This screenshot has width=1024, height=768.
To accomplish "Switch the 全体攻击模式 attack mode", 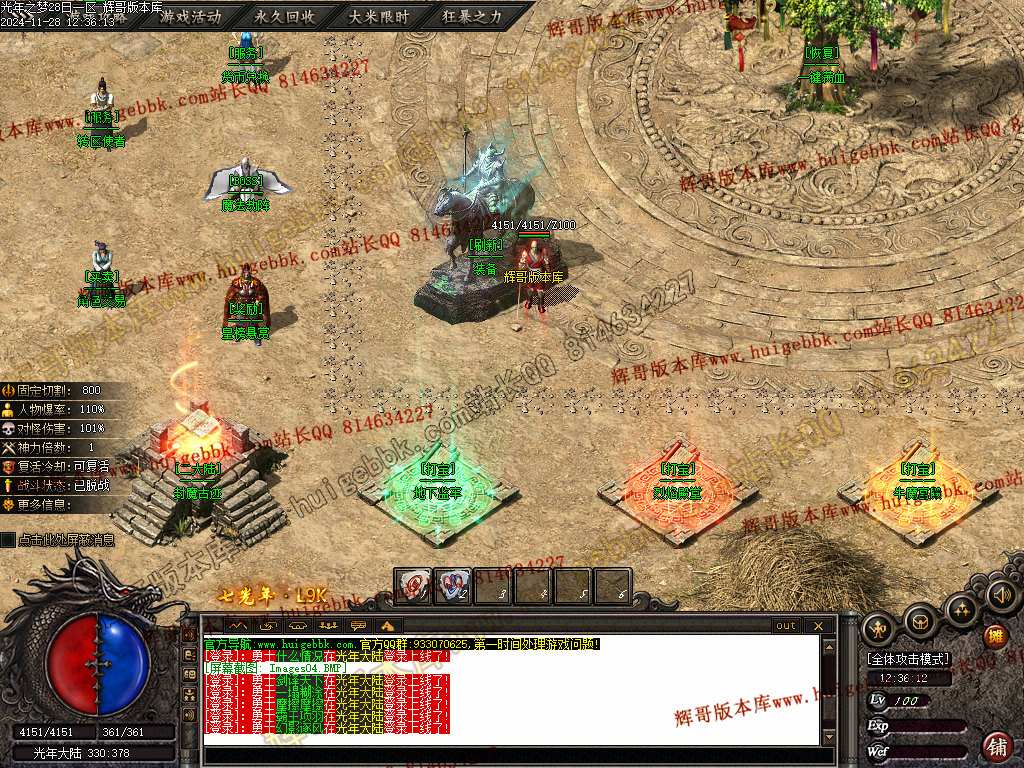I will coord(909,660).
